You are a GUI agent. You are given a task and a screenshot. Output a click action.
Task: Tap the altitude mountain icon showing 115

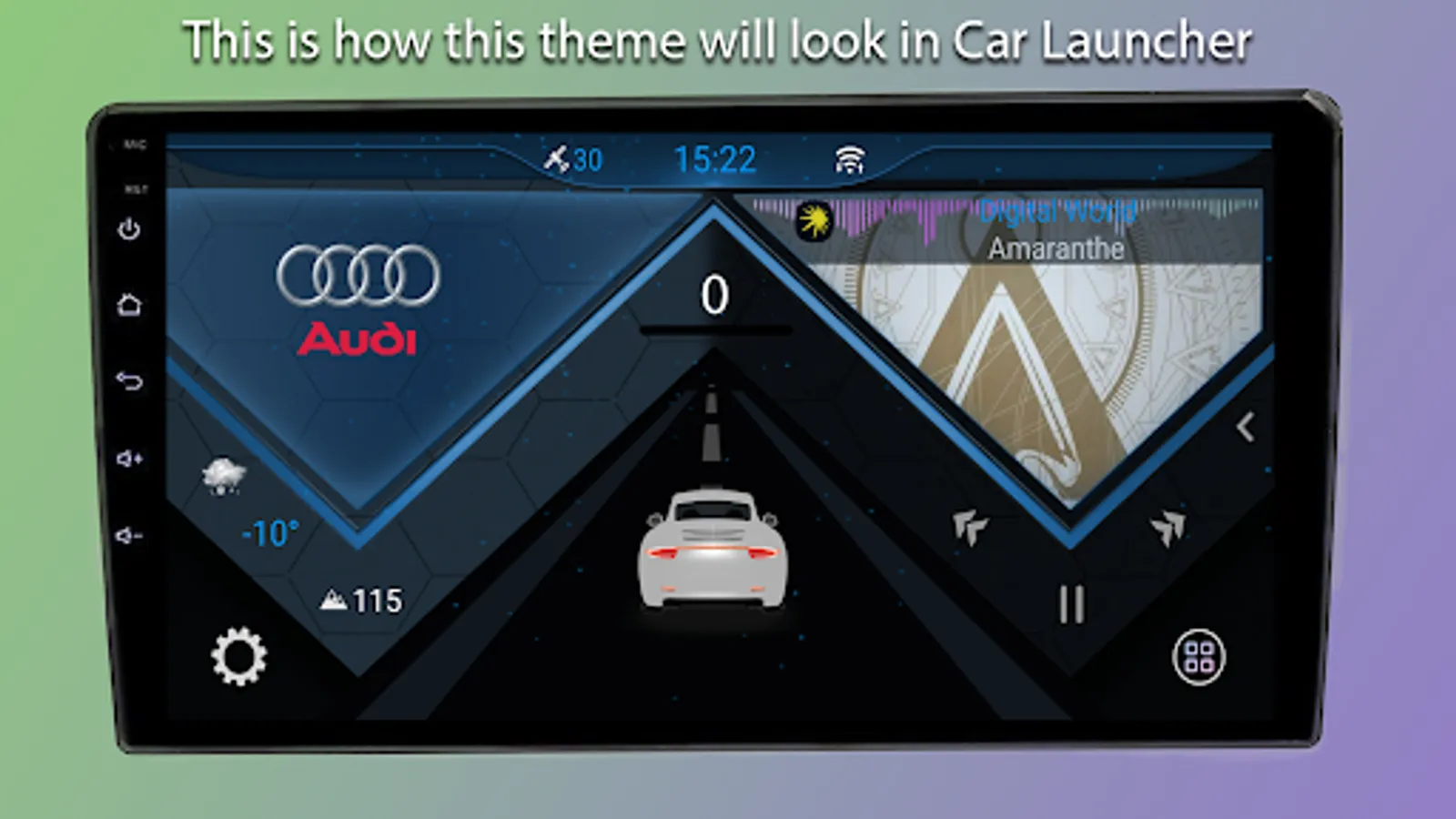coord(335,600)
